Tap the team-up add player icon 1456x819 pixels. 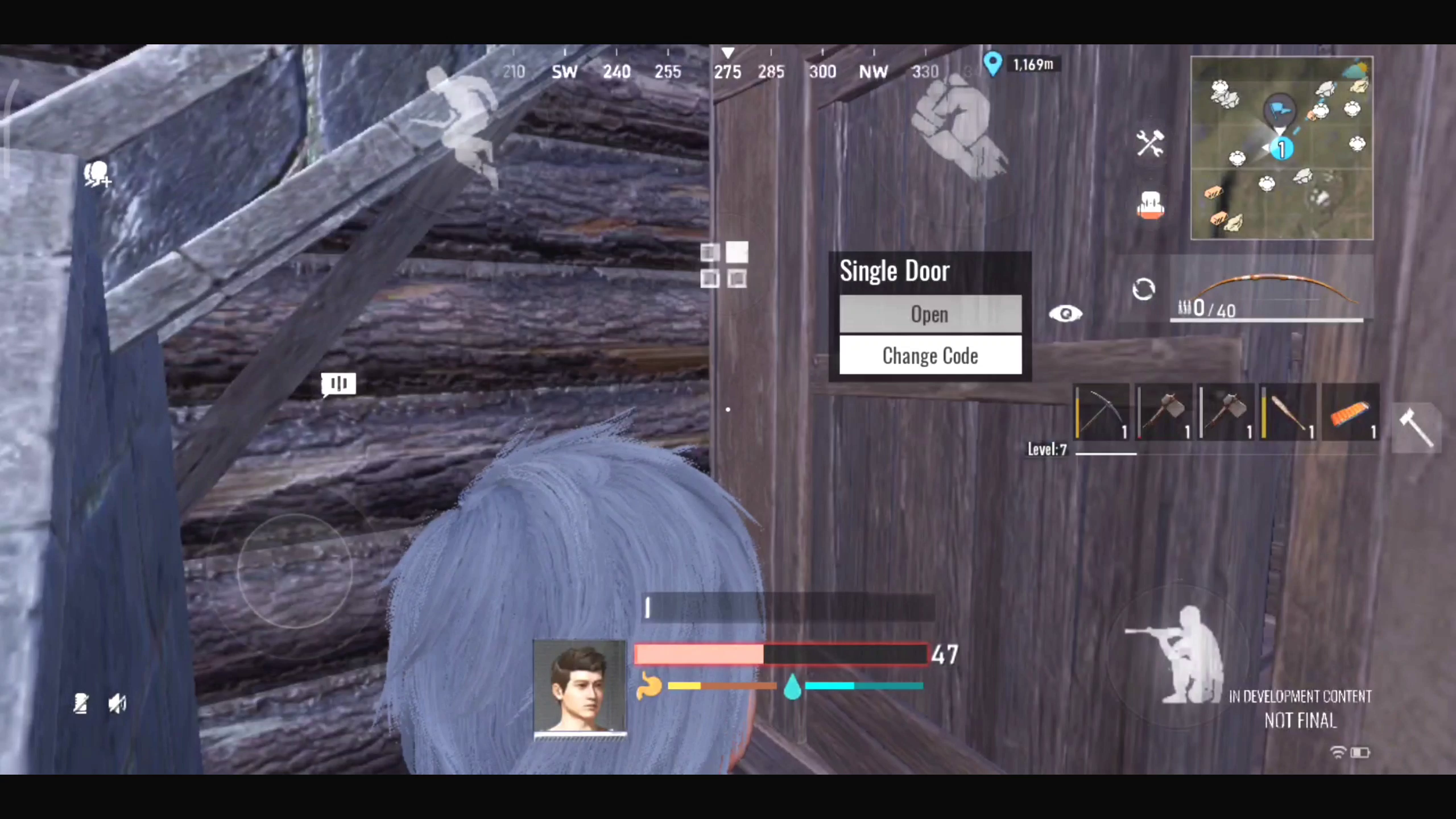pos(98,172)
